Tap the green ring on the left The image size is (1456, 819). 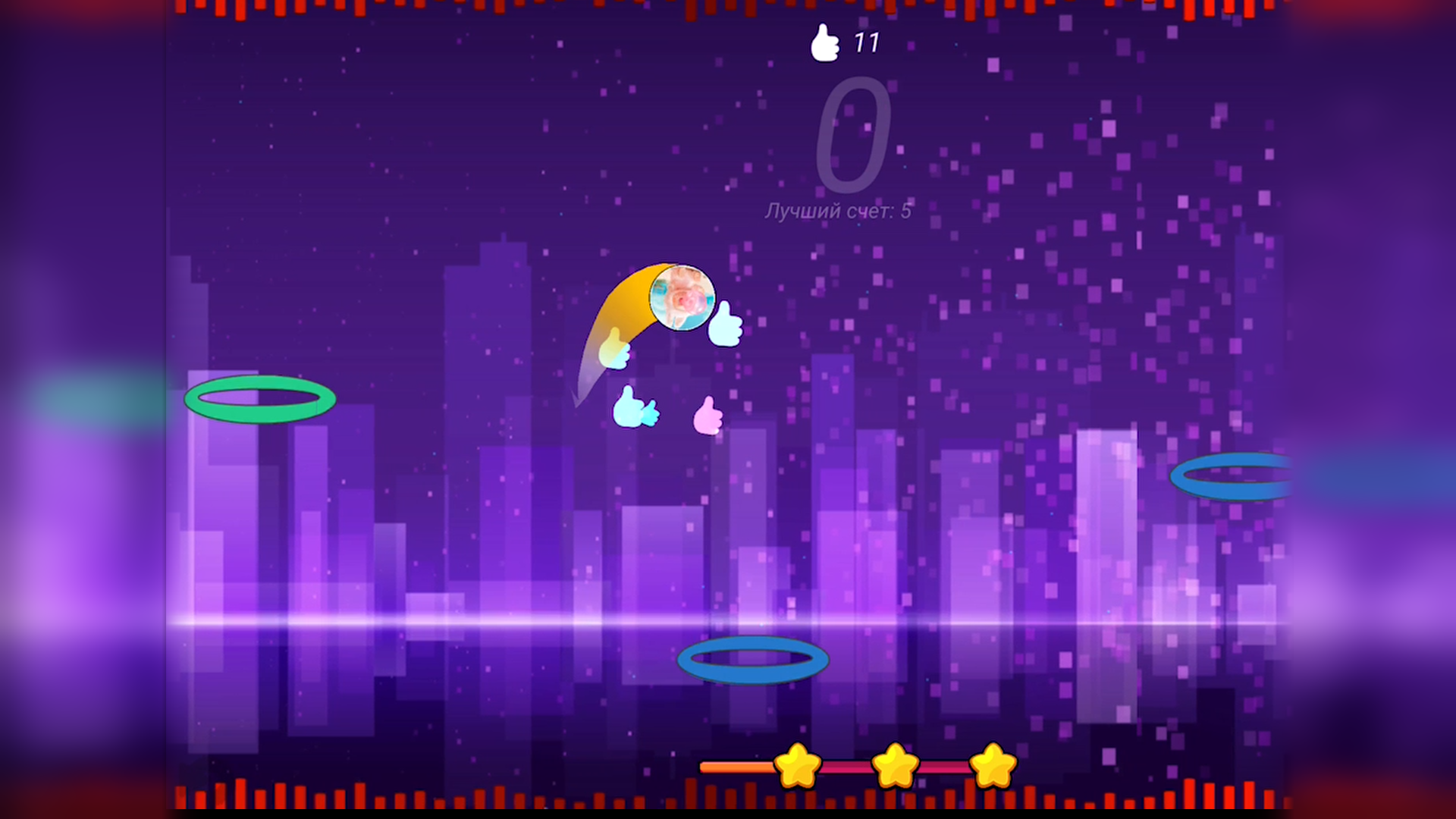click(x=262, y=400)
